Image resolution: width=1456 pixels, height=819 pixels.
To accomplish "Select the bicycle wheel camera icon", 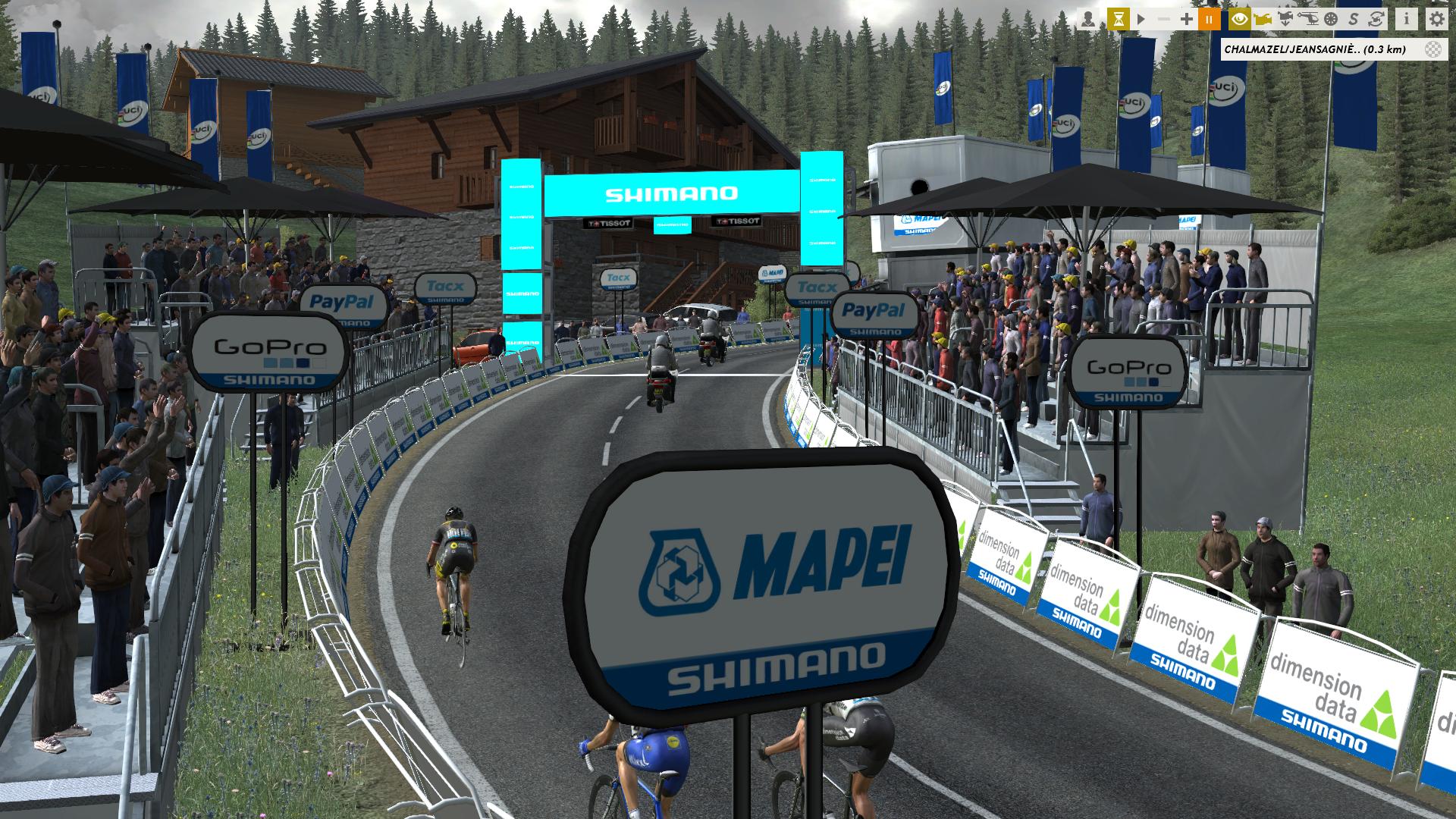I will click(x=1331, y=19).
